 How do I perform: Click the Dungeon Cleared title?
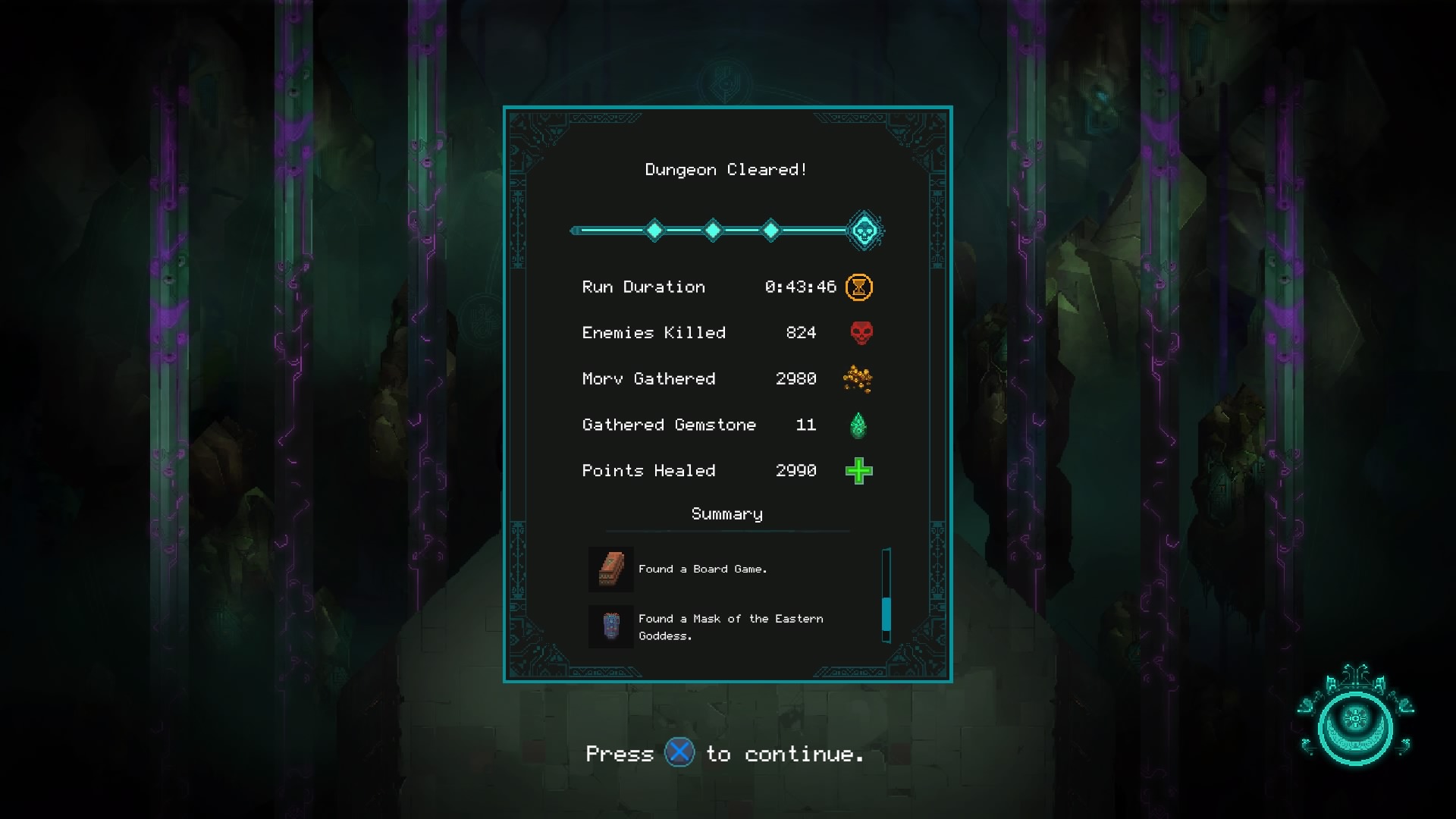pyautogui.click(x=726, y=169)
